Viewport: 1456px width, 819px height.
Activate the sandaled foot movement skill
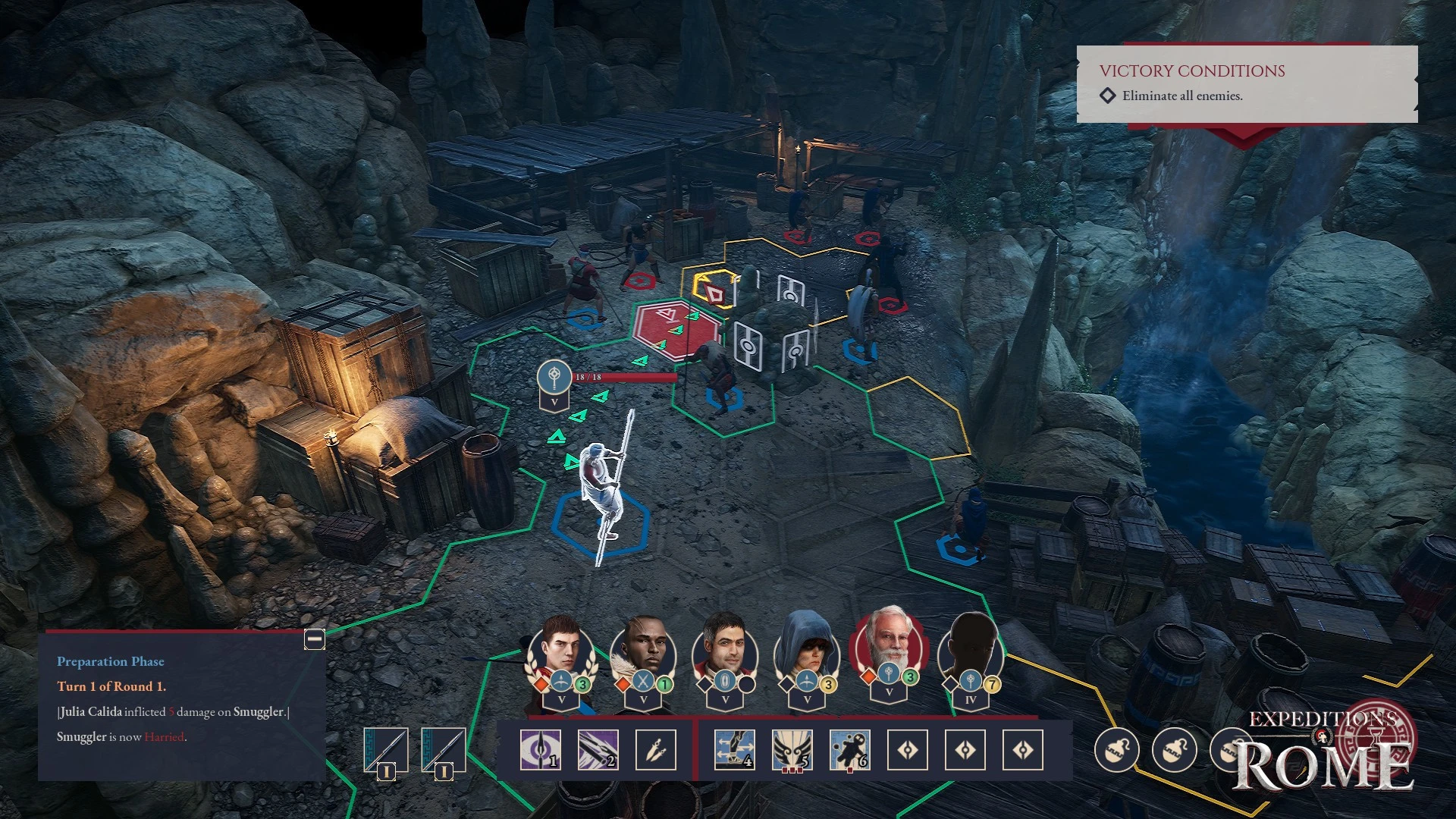coord(734,750)
